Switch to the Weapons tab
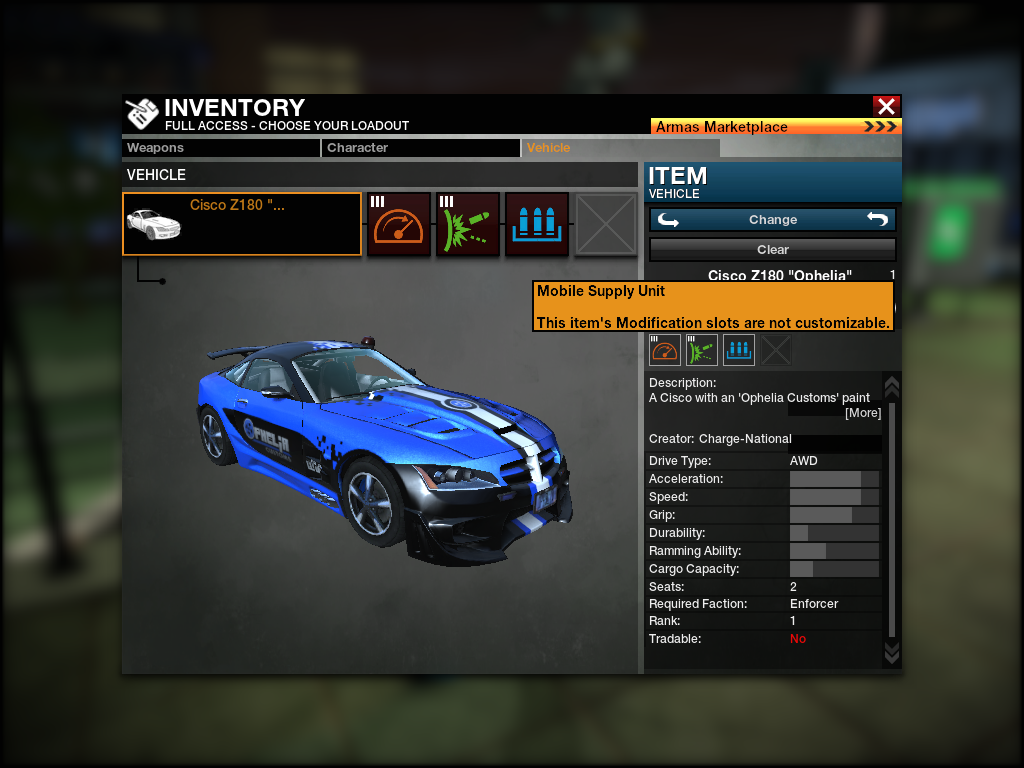The height and width of the screenshot is (768, 1024). [x=221, y=148]
